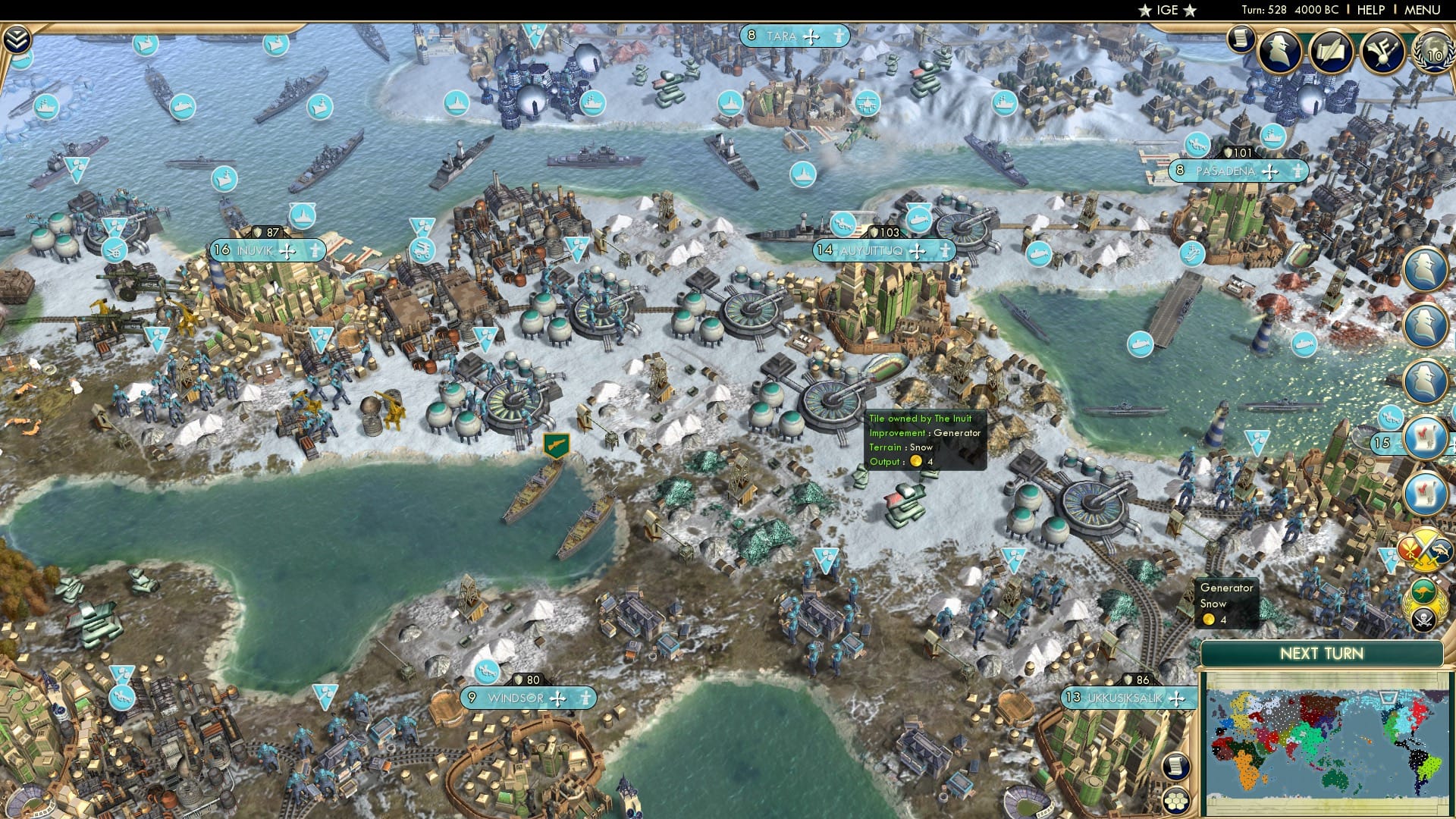Click the crossed swords and fish notification icon

pos(1424,552)
